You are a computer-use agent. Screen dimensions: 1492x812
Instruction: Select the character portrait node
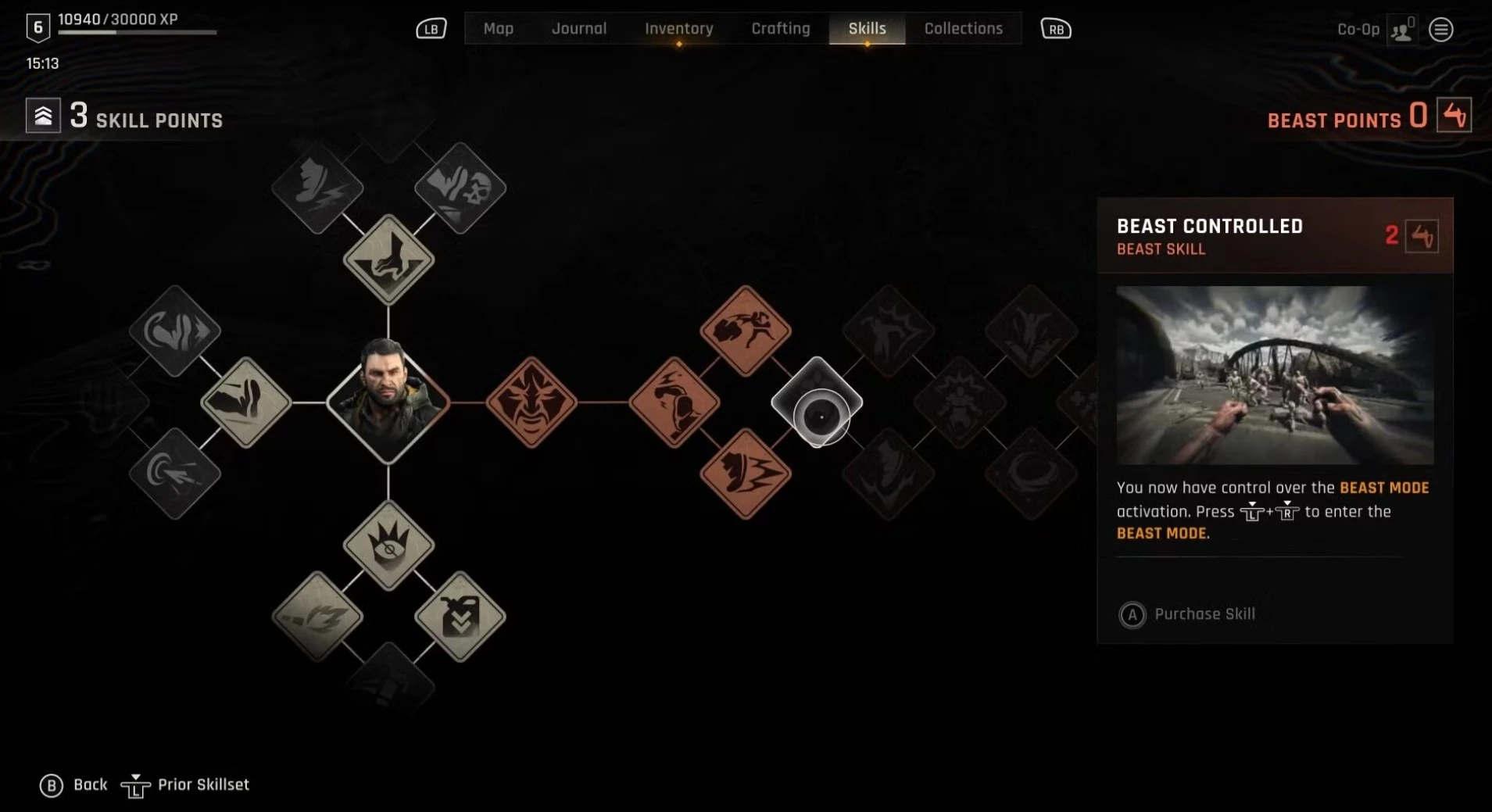coord(388,402)
